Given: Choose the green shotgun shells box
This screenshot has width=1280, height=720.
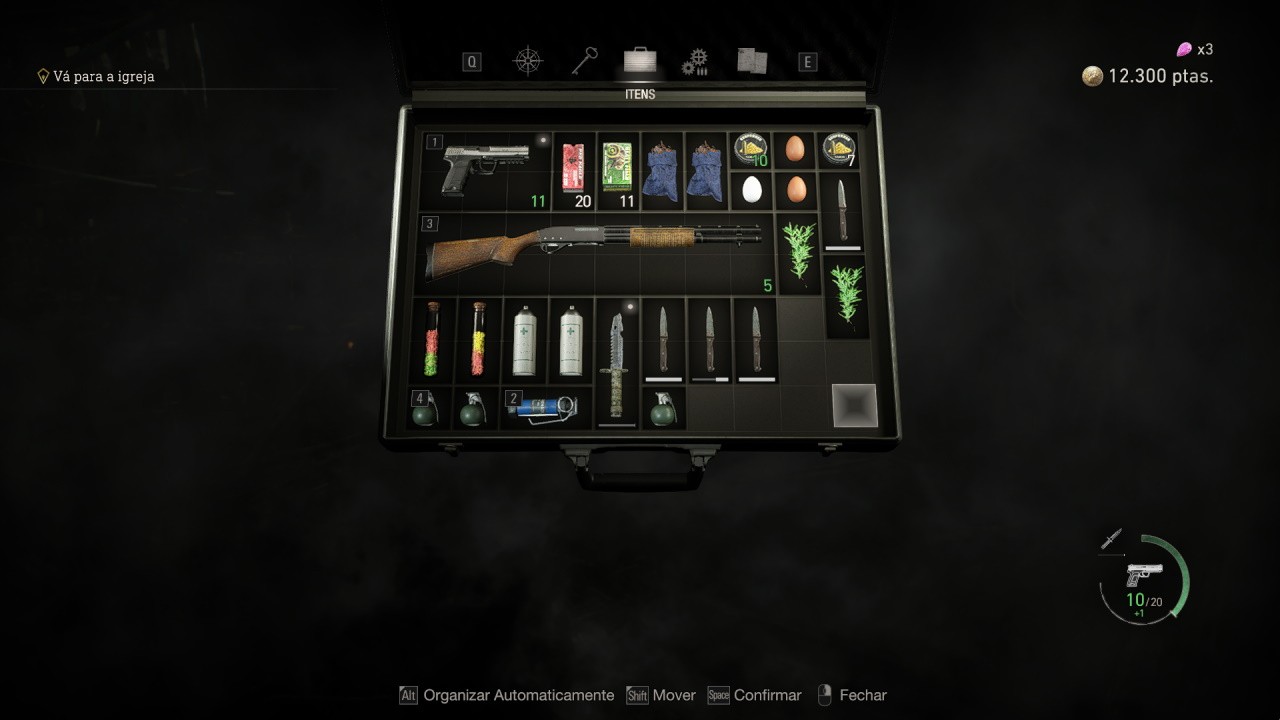Looking at the screenshot, I should tap(617, 166).
